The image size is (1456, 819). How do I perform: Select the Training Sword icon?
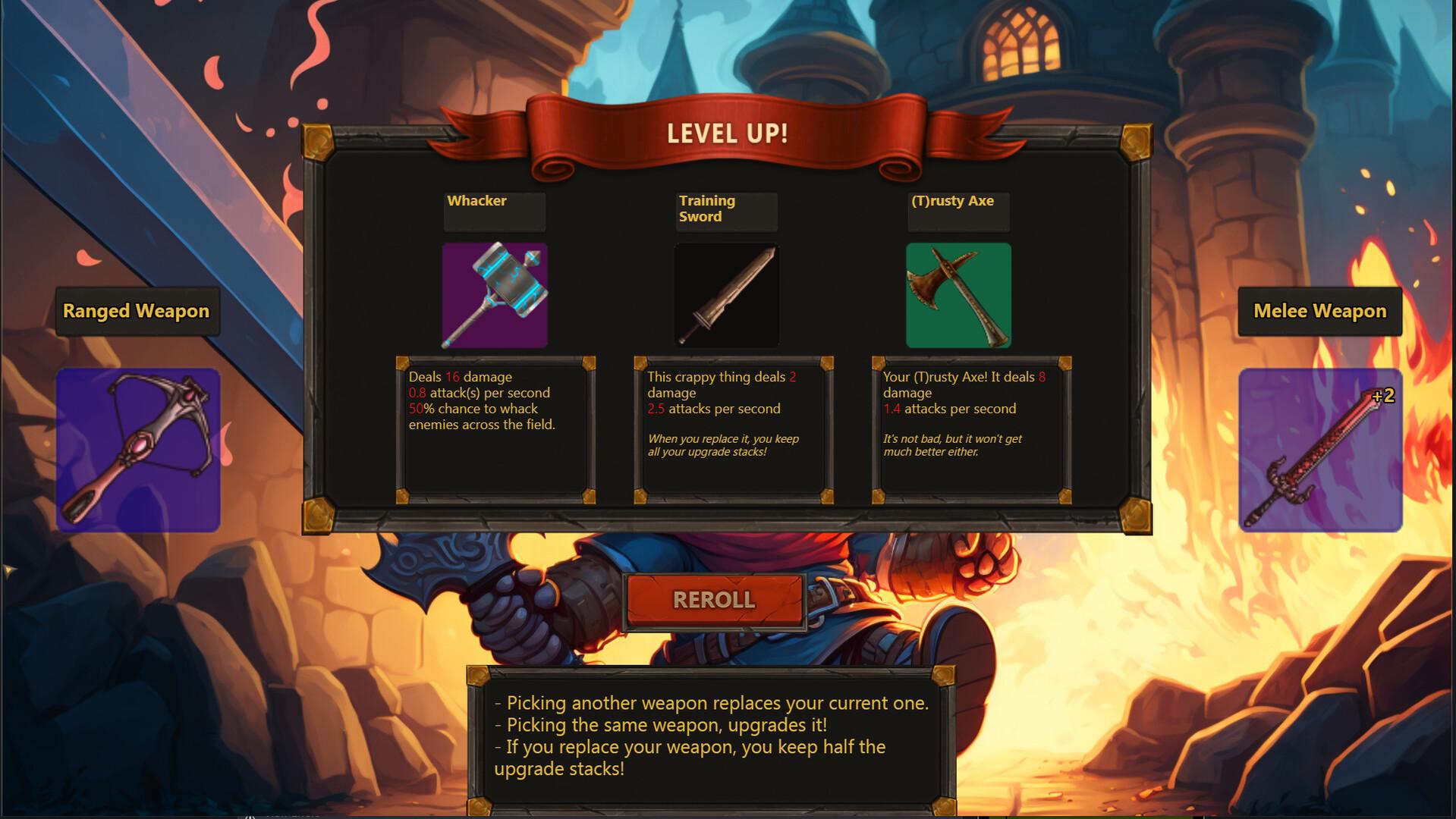pos(726,295)
